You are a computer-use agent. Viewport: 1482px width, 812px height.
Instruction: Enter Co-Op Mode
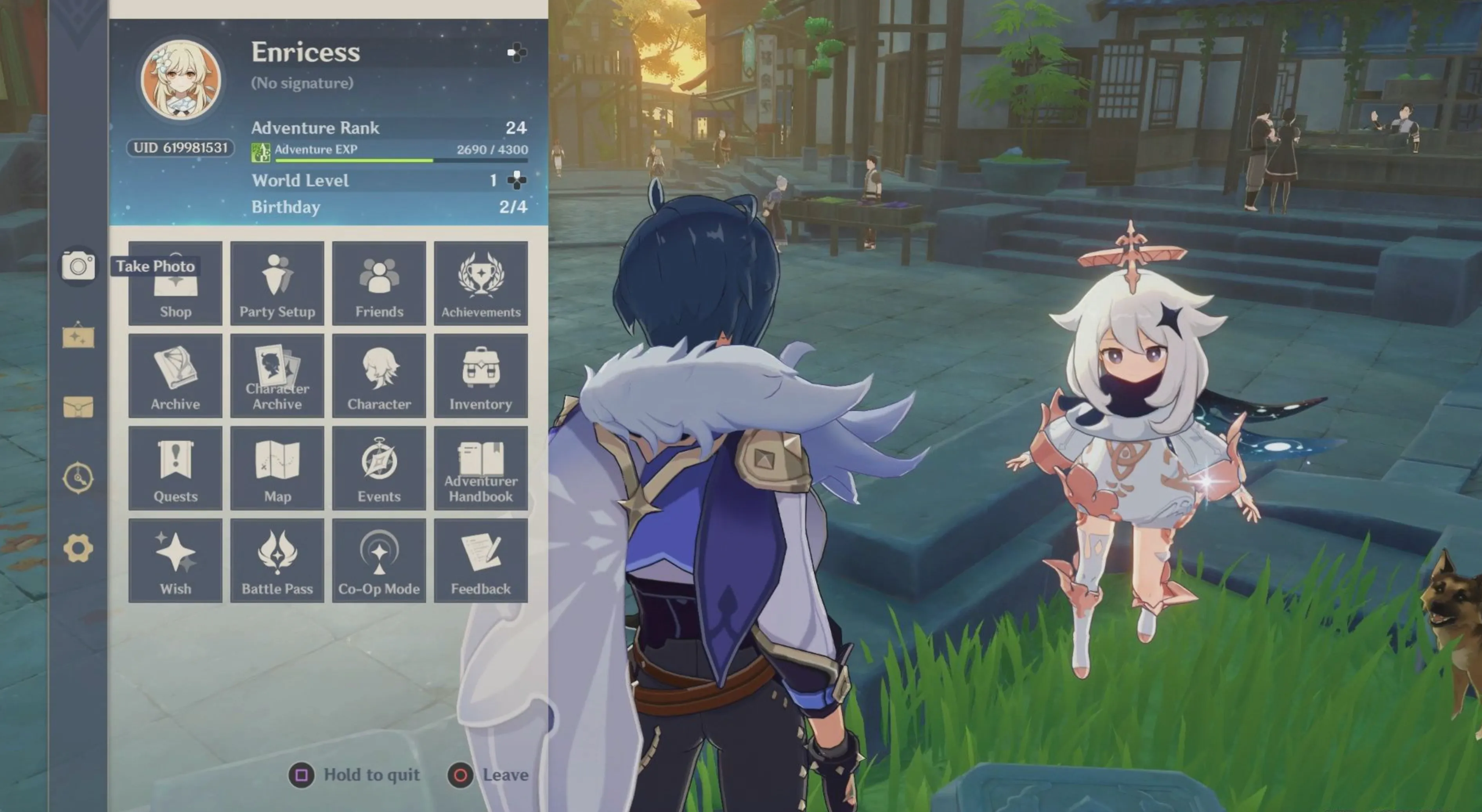point(379,561)
